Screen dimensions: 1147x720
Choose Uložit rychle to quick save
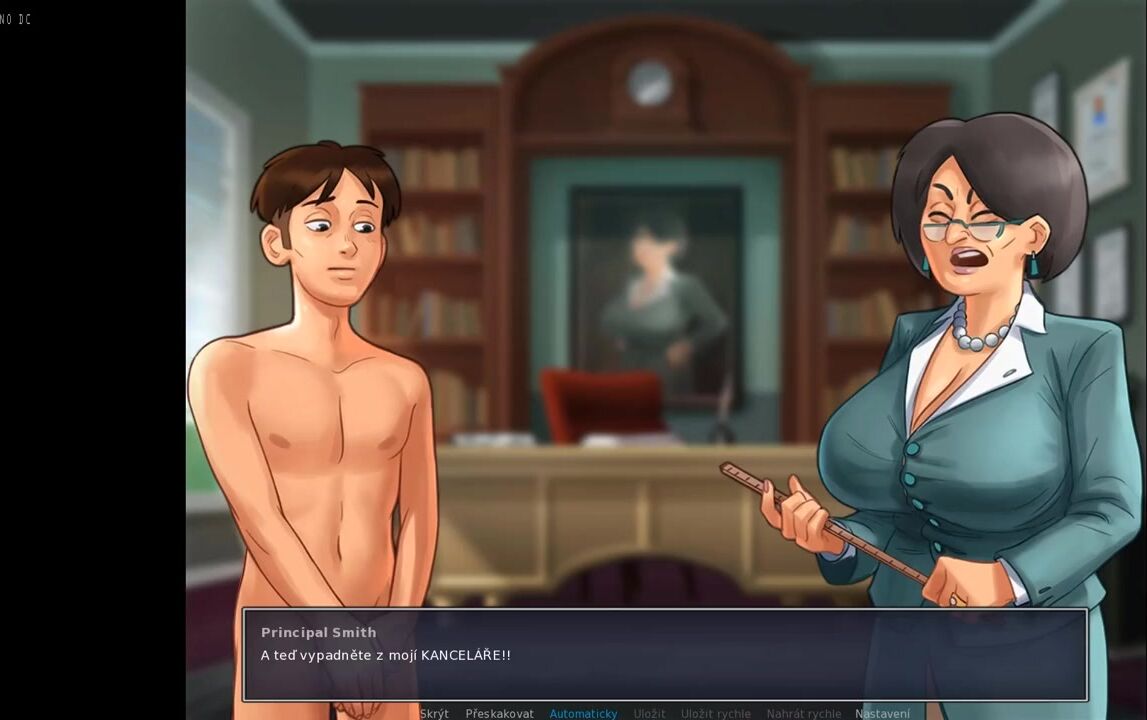[x=715, y=713]
